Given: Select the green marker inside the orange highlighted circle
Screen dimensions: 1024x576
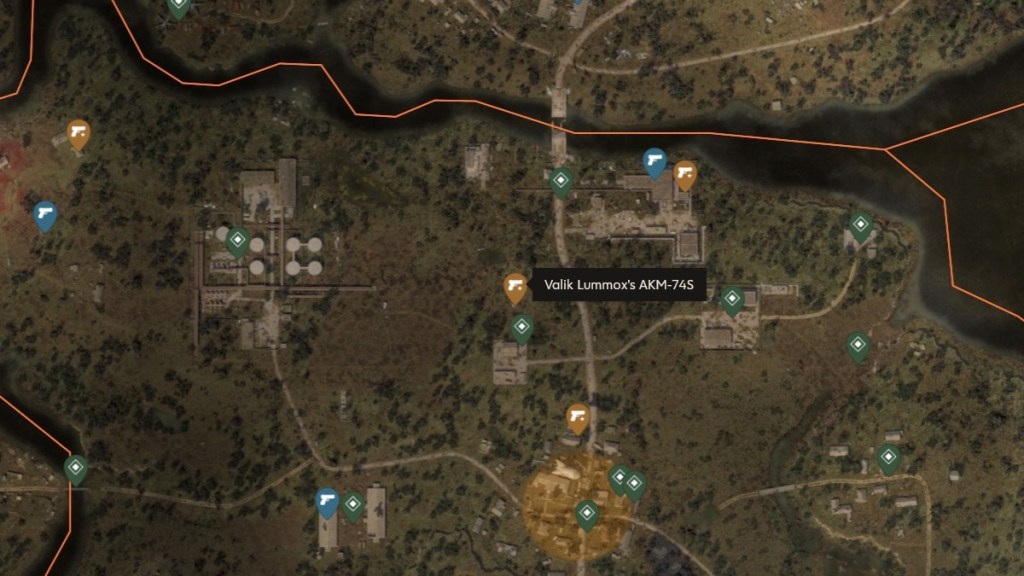Looking at the screenshot, I should (x=587, y=514).
